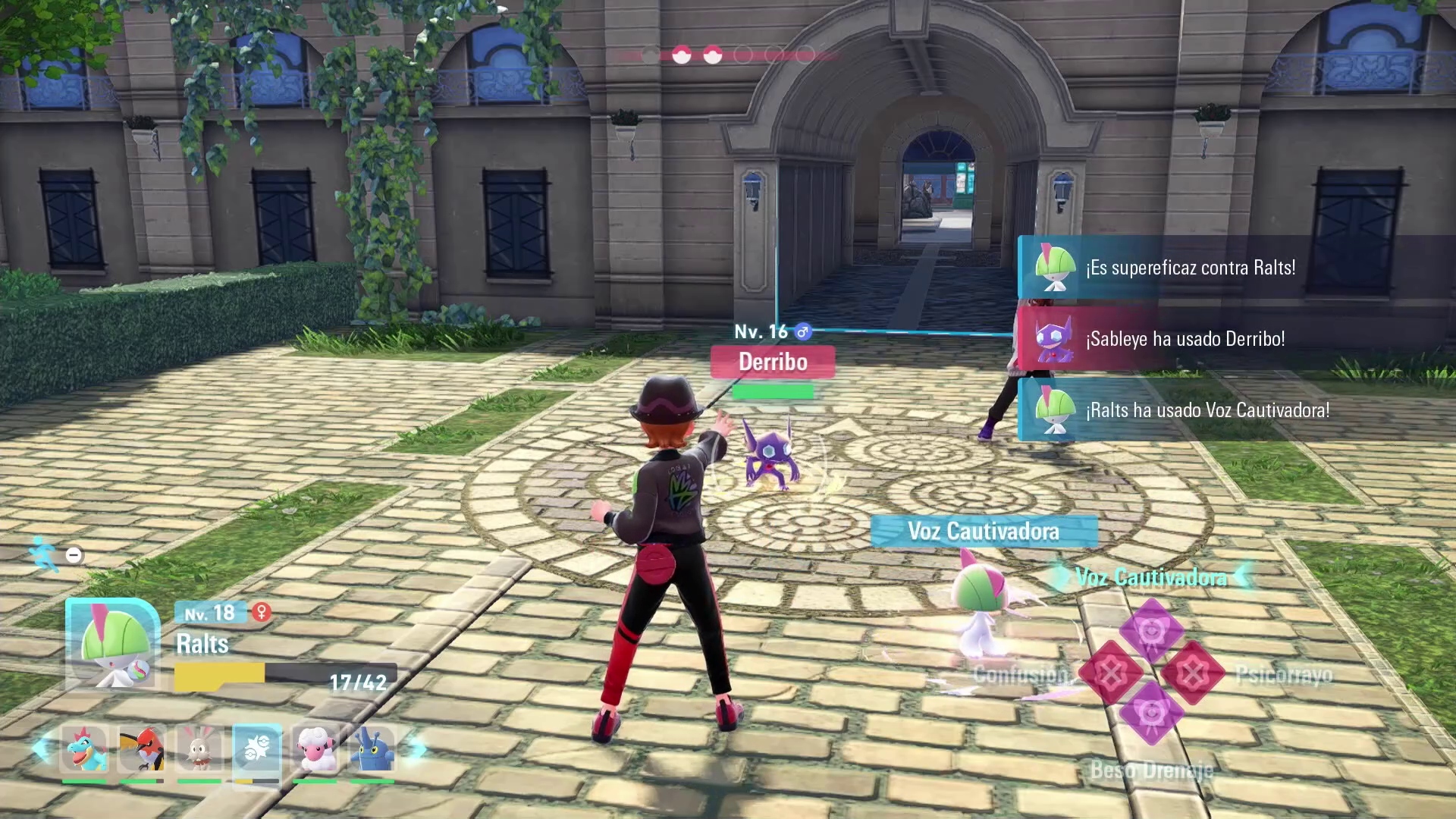The image size is (1456, 819).
Task: Select Bunnelby from the party bar
Action: click(199, 749)
